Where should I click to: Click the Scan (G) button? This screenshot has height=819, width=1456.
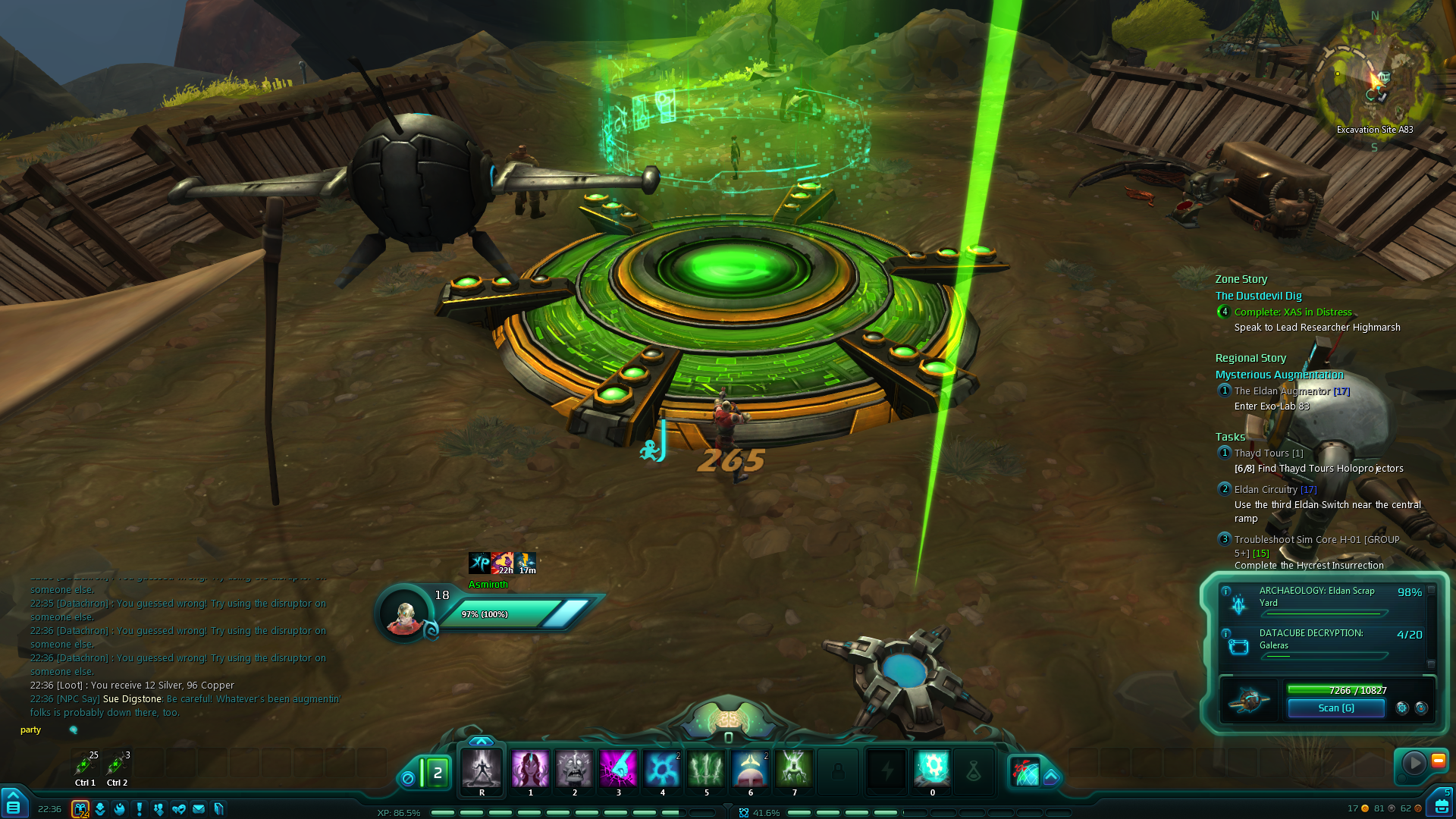click(x=1335, y=708)
